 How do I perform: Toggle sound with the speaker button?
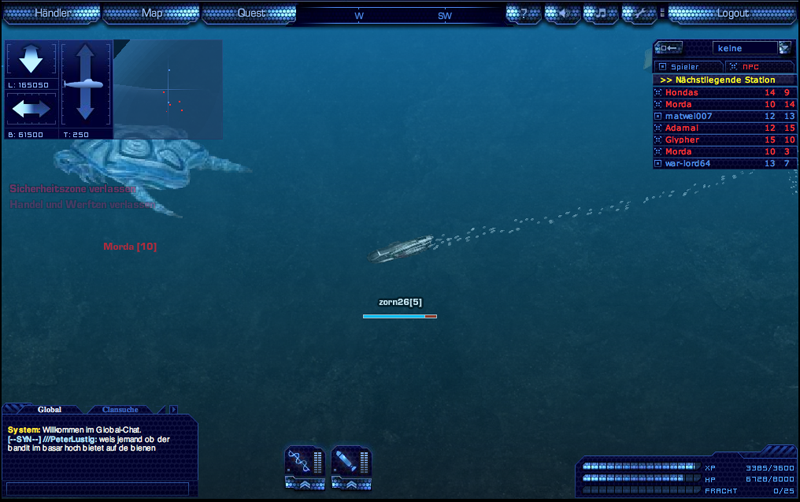click(x=562, y=14)
